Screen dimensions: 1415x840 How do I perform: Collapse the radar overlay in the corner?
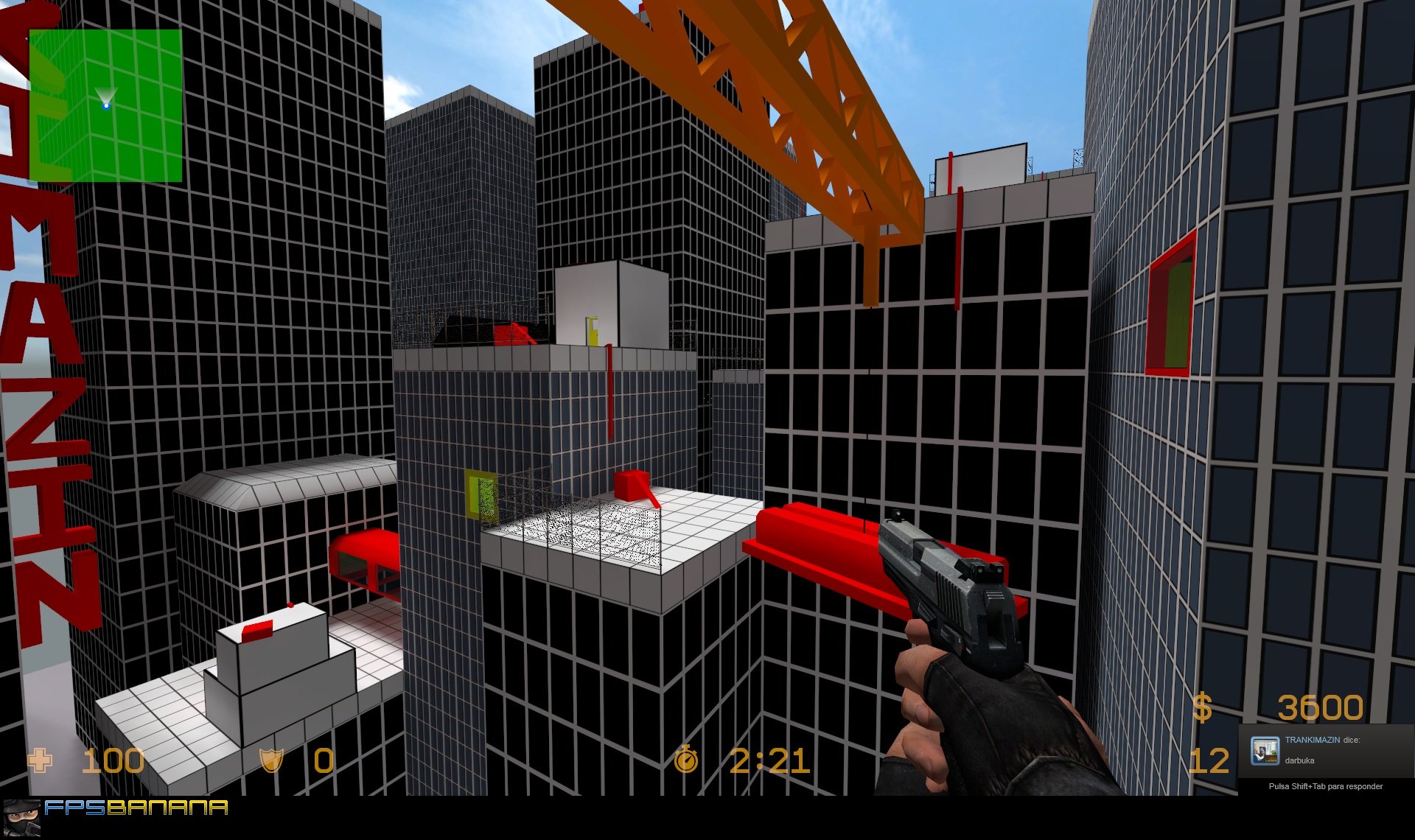click(105, 103)
